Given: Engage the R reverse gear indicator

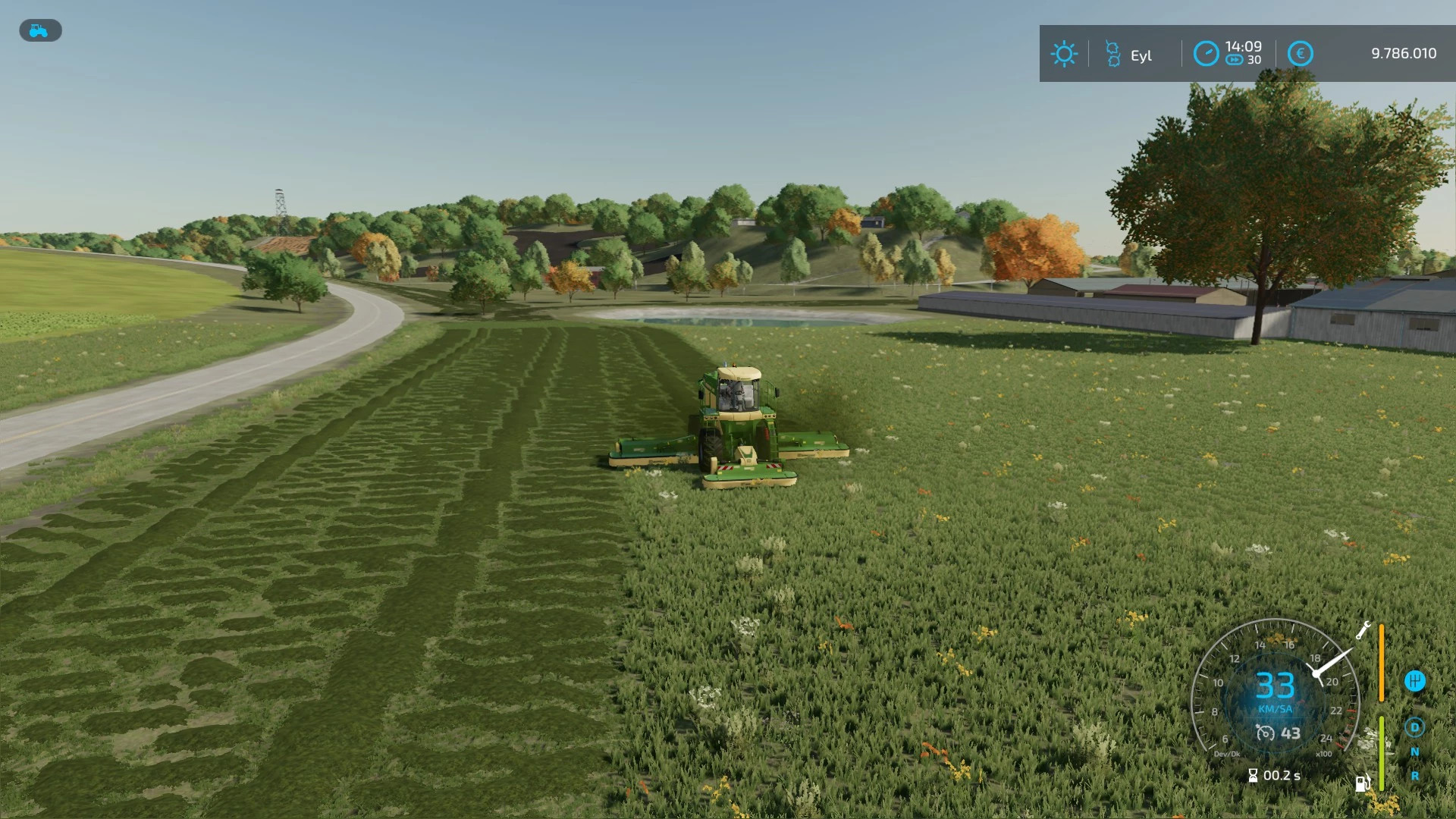Looking at the screenshot, I should pos(1415,777).
